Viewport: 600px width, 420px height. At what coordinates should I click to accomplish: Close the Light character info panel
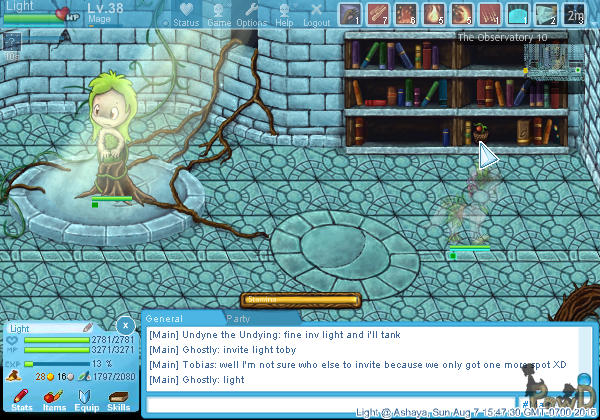coord(123,325)
